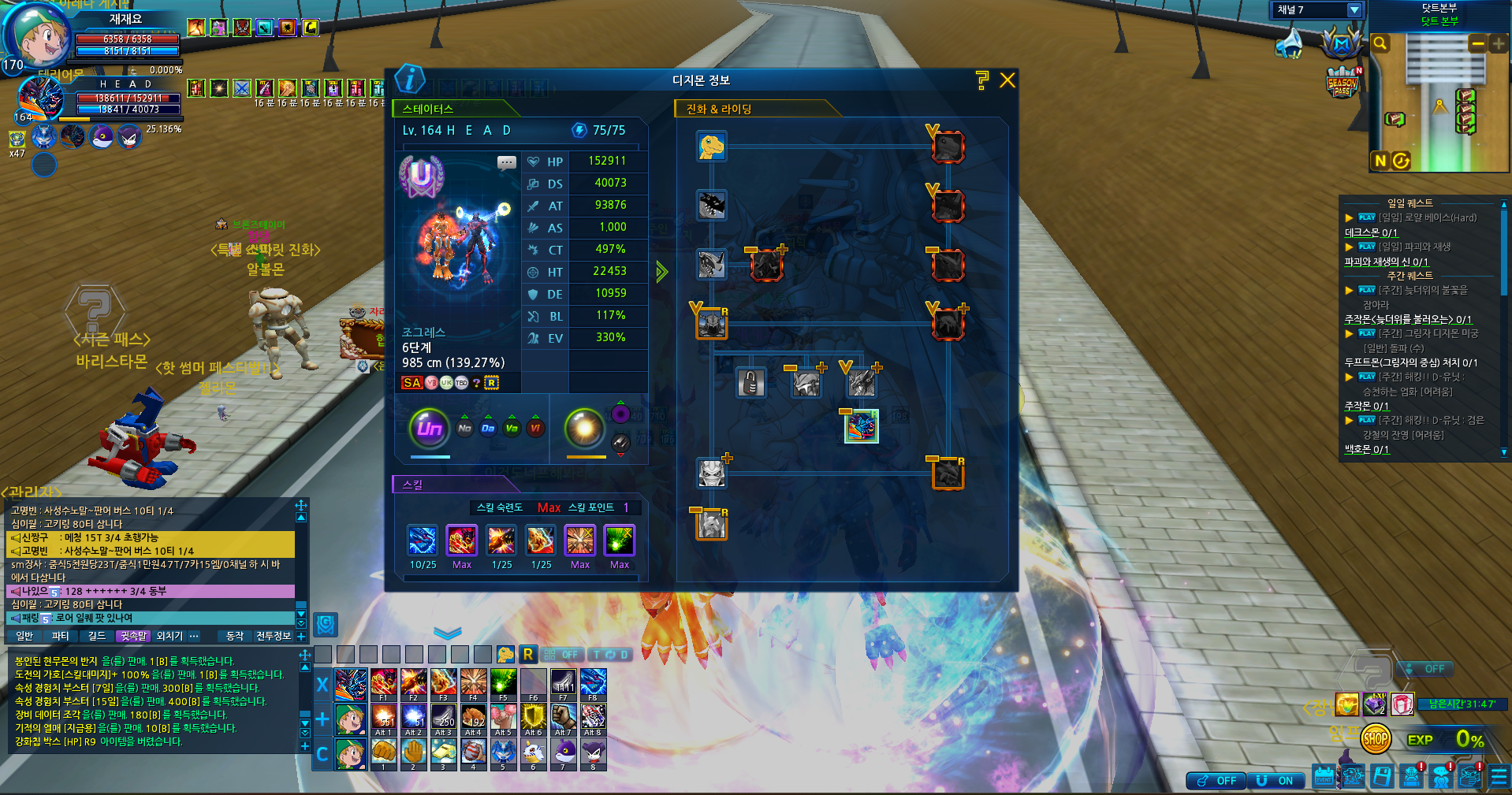Open help for the Digimon info window
Screen dimensions: 1512x795
981,80
